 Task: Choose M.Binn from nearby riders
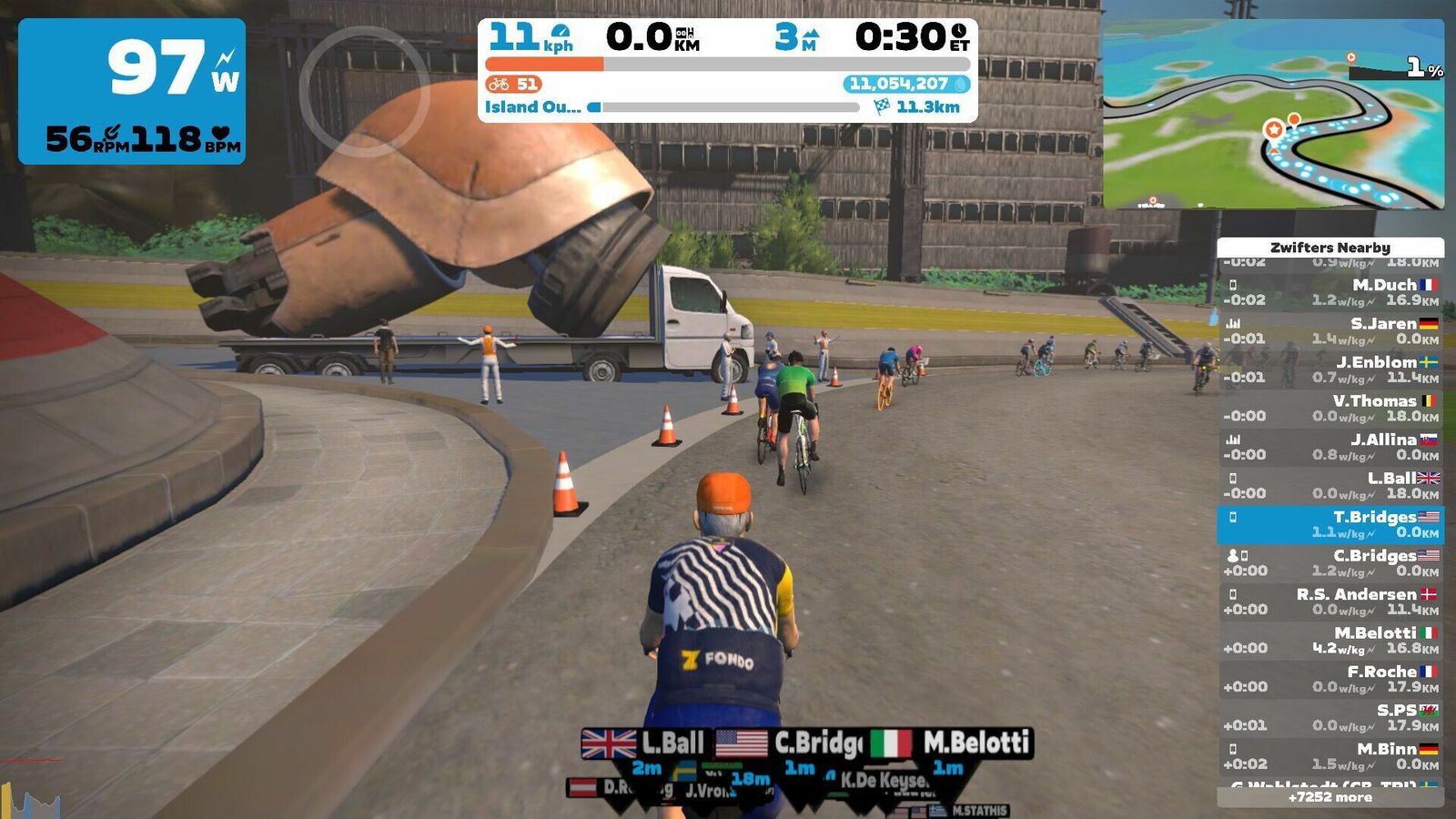tap(1330, 756)
